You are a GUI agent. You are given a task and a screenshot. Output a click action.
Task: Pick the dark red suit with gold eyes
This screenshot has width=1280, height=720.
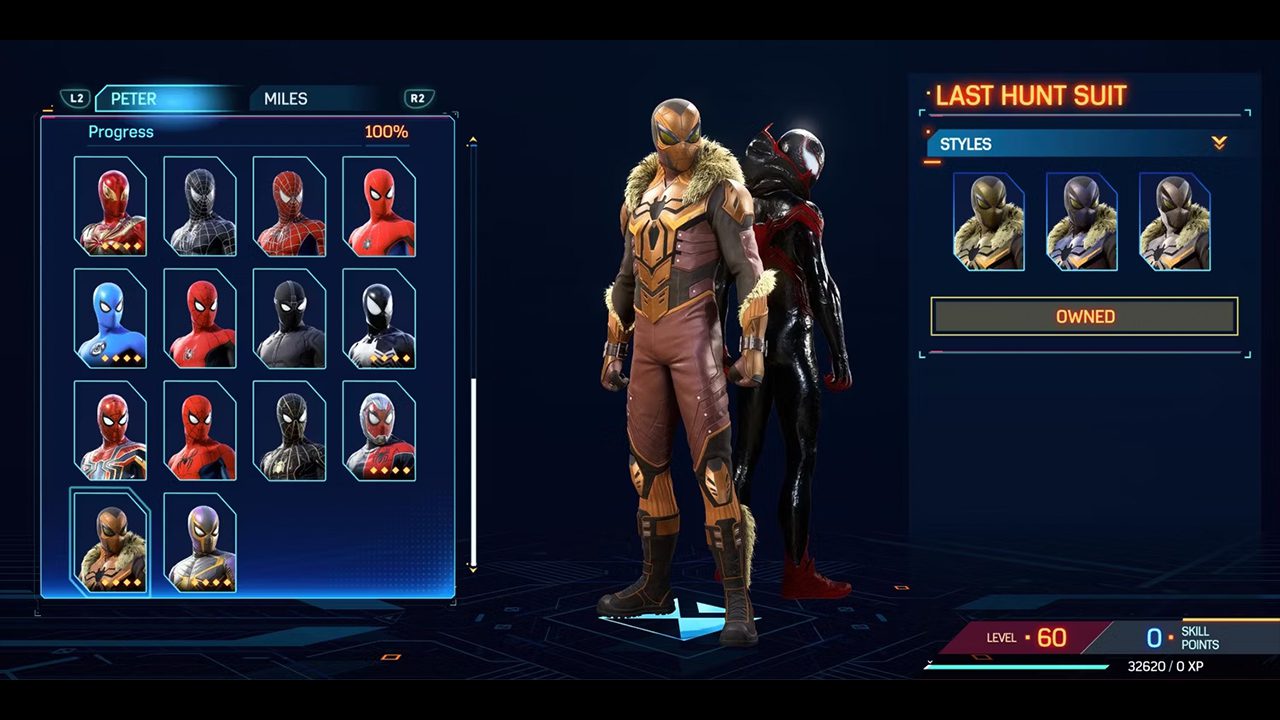[110, 207]
